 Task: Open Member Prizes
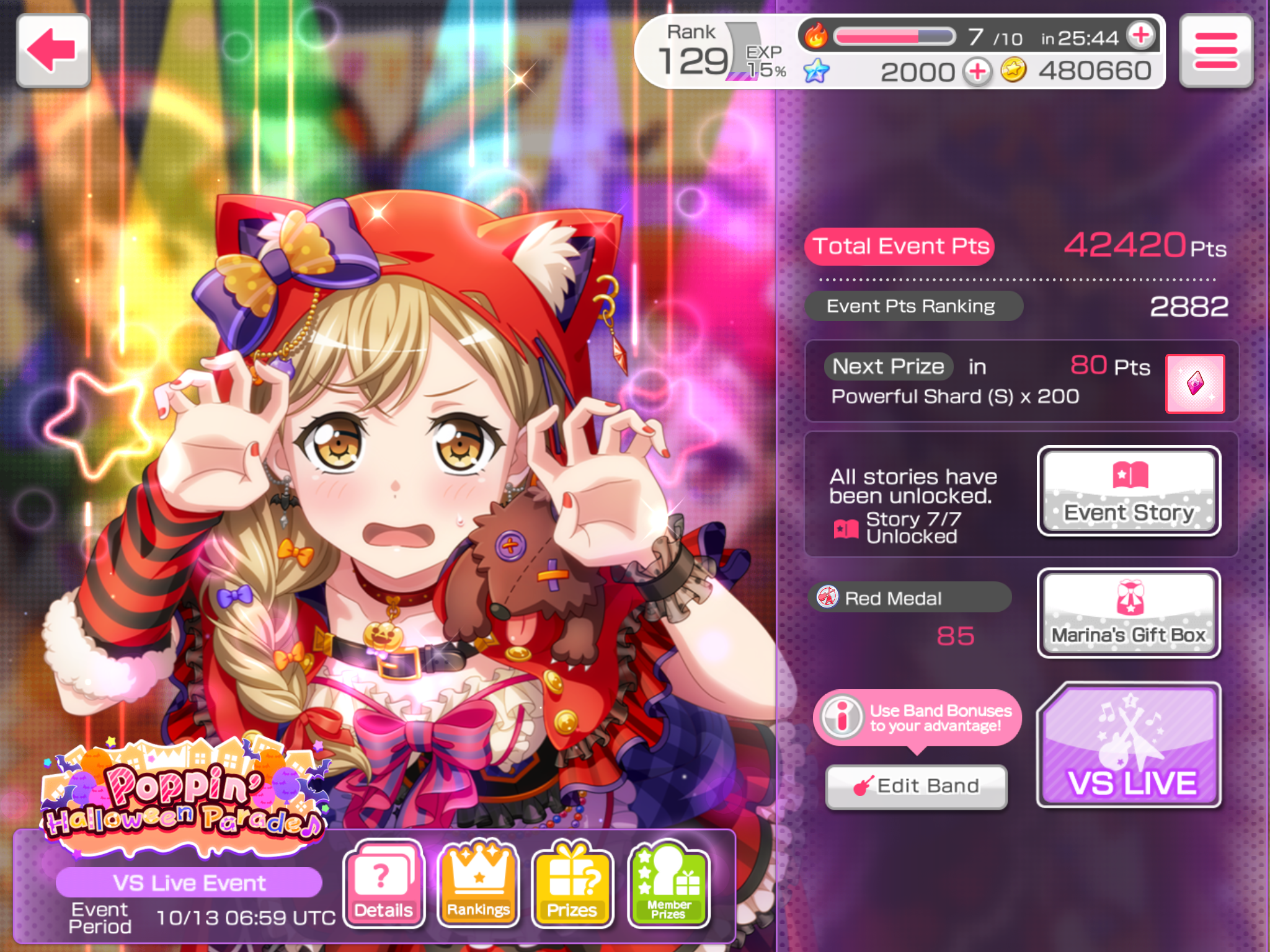pyautogui.click(x=668, y=883)
